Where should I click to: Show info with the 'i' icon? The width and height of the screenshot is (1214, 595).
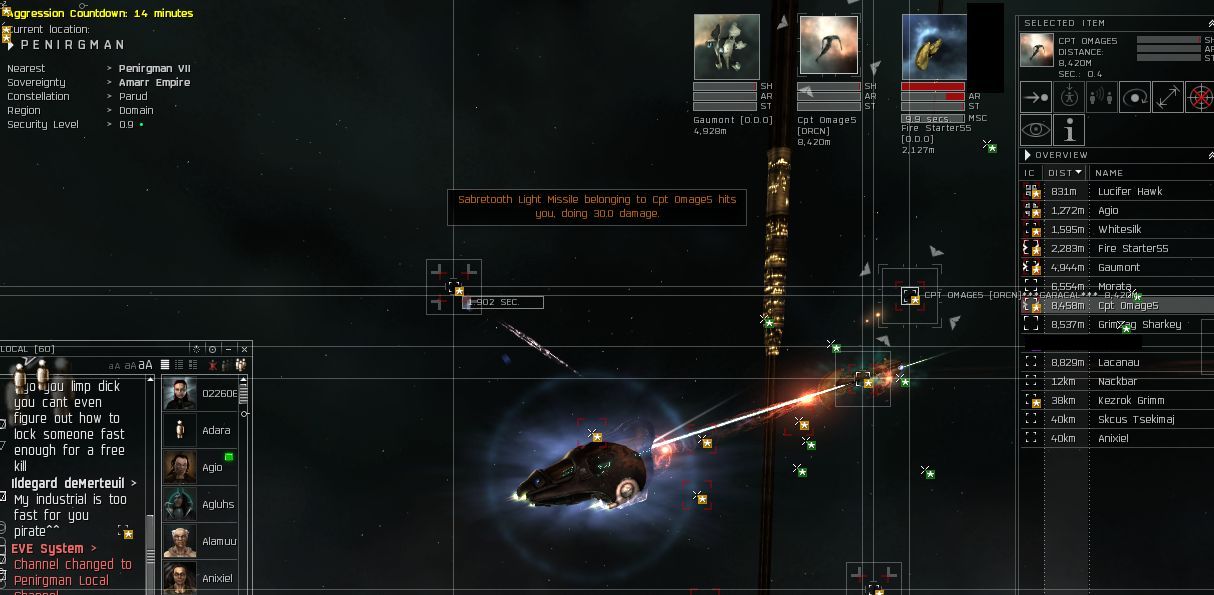[x=1069, y=130]
